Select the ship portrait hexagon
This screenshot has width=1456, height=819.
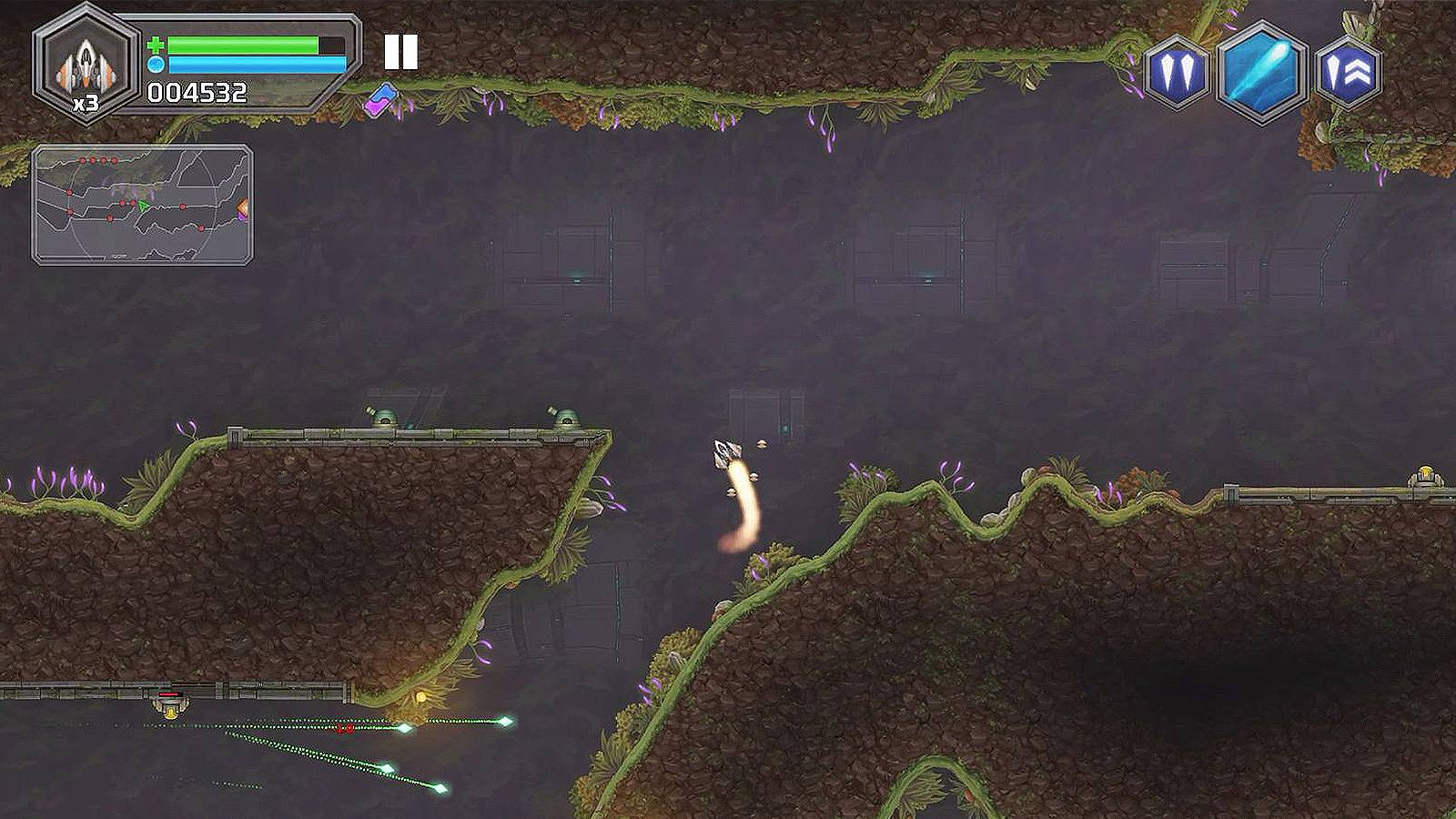pos(85,56)
